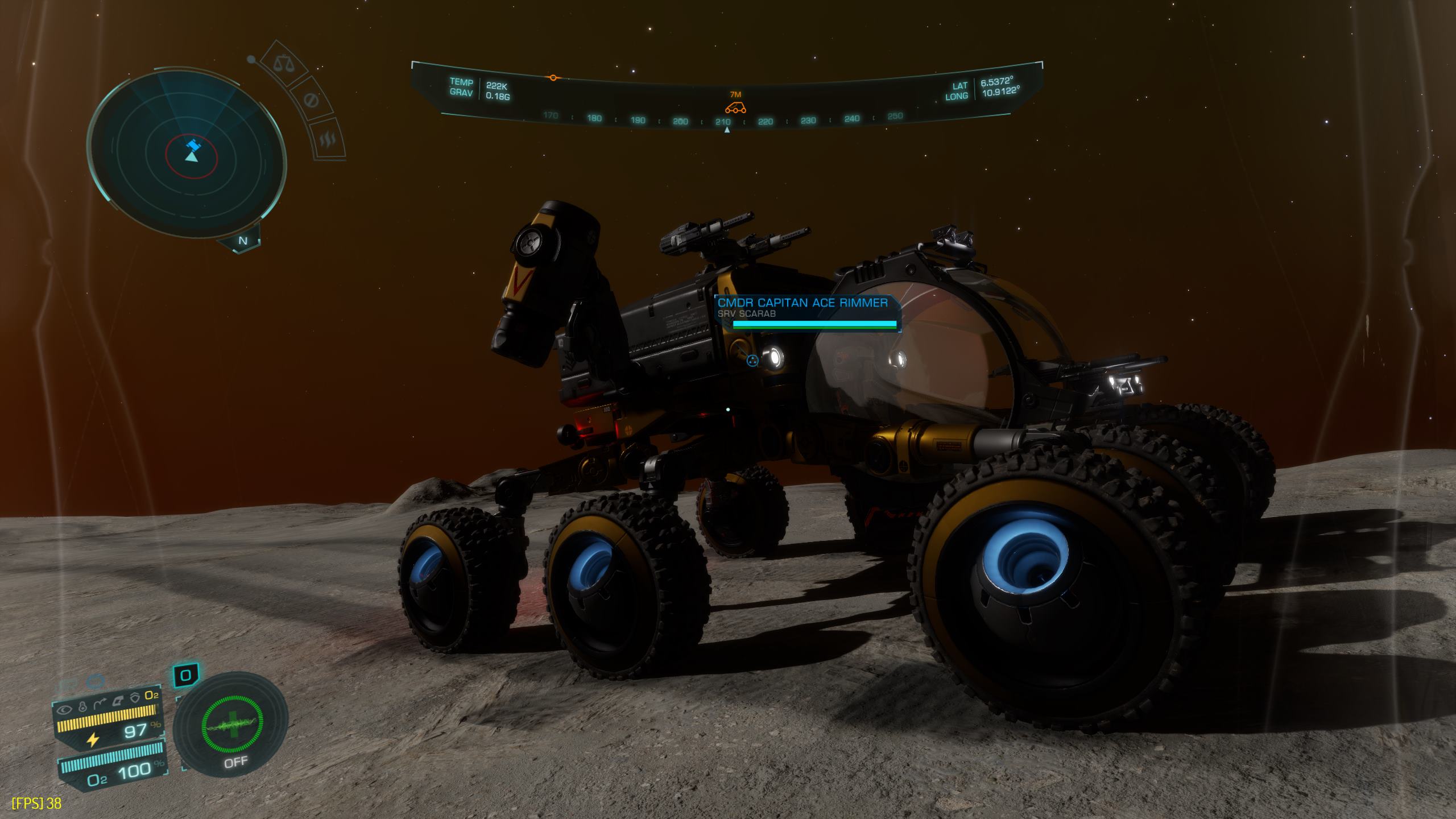The width and height of the screenshot is (1456, 819).
Task: Click the green medical cross tool dial
Action: coord(233,725)
